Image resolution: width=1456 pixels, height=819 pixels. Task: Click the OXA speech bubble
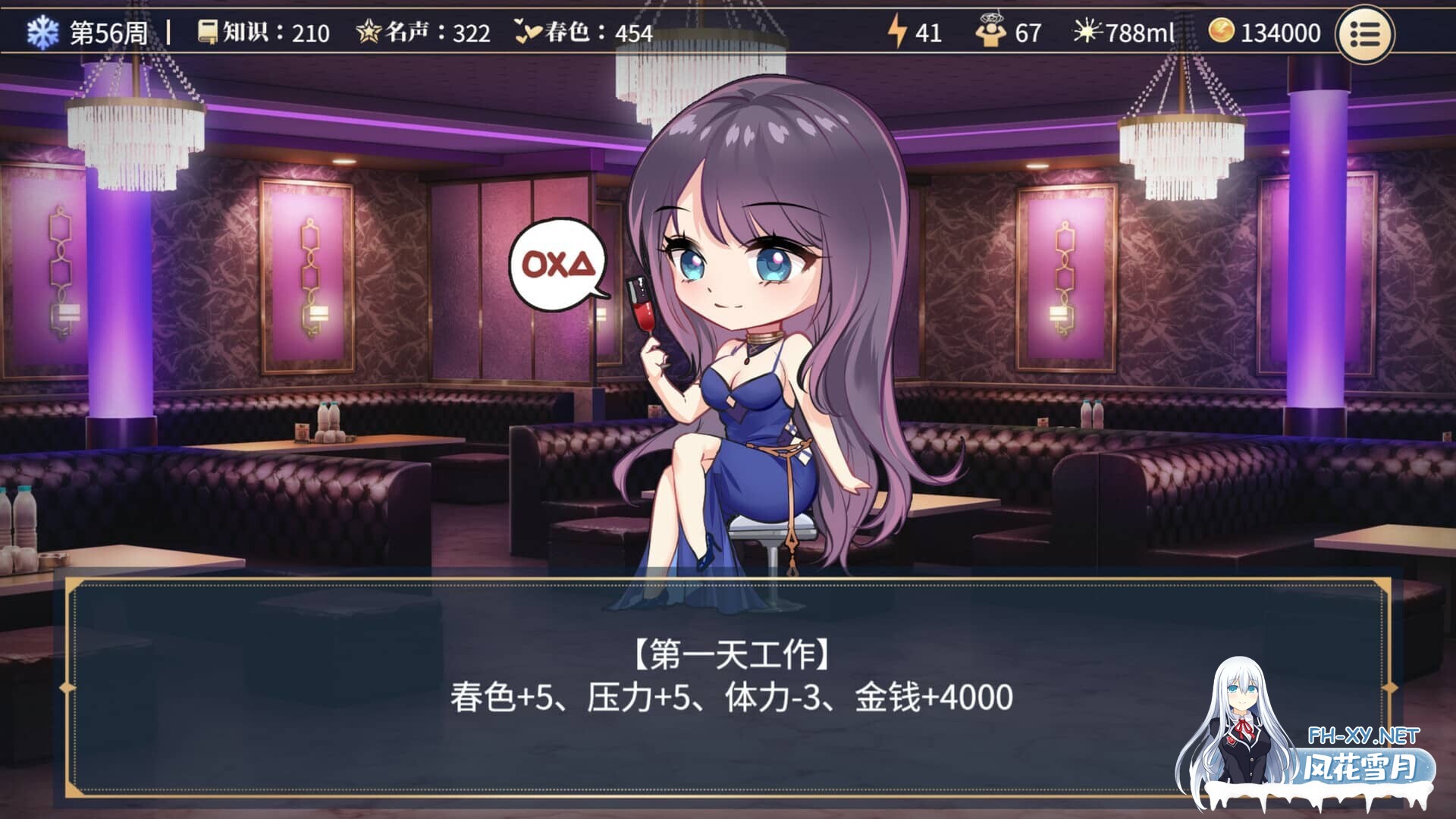point(559,262)
